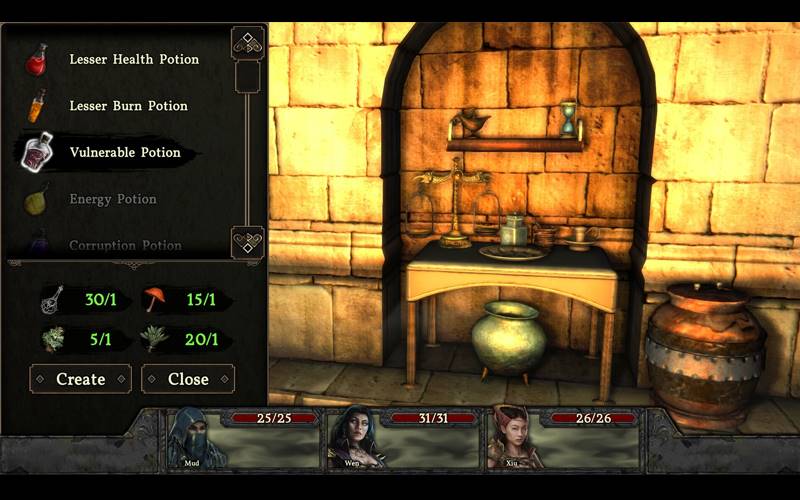
Task: Click the herb ingredient icon showing 5/1
Action: (x=54, y=339)
